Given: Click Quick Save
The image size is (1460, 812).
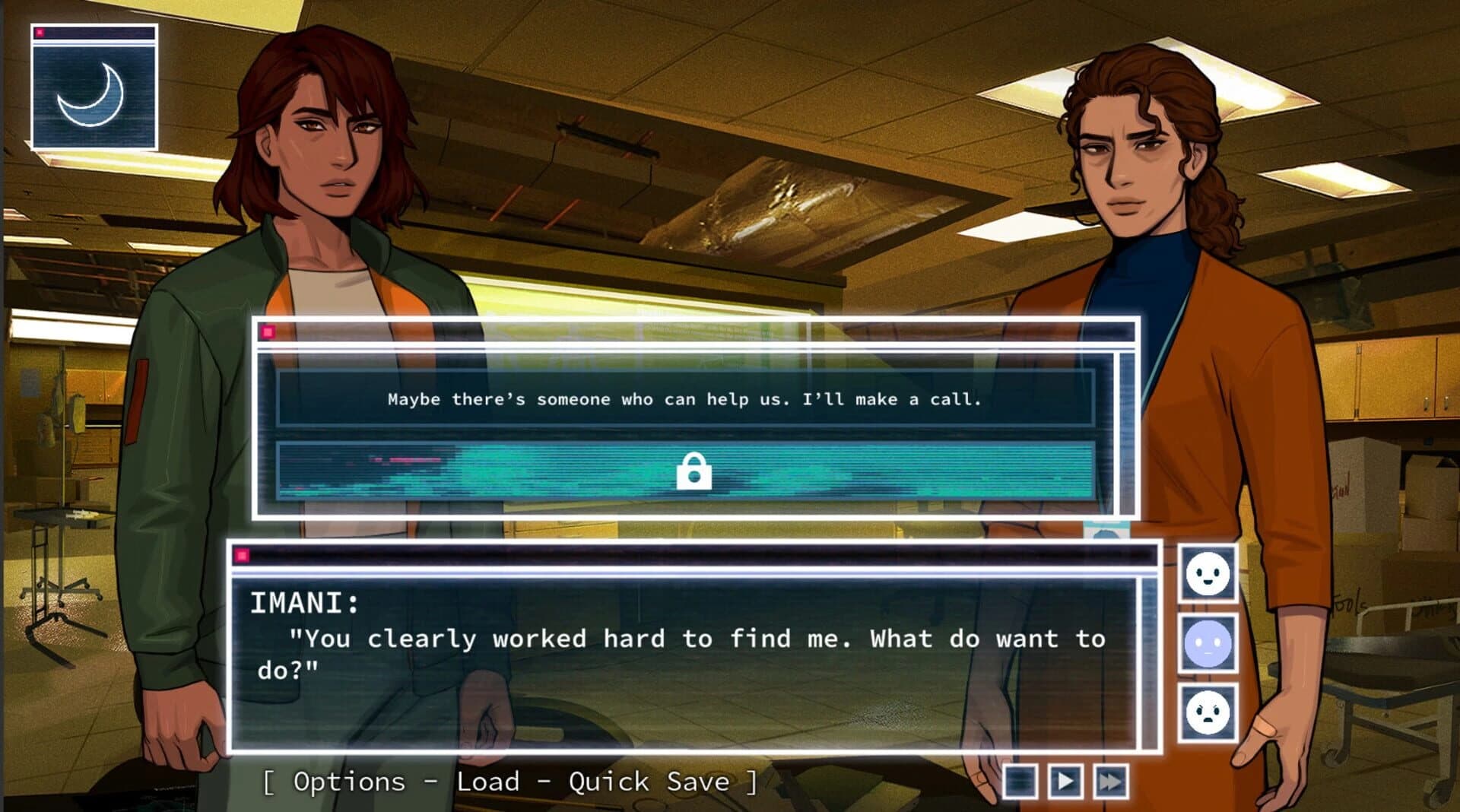Looking at the screenshot, I should (x=648, y=782).
